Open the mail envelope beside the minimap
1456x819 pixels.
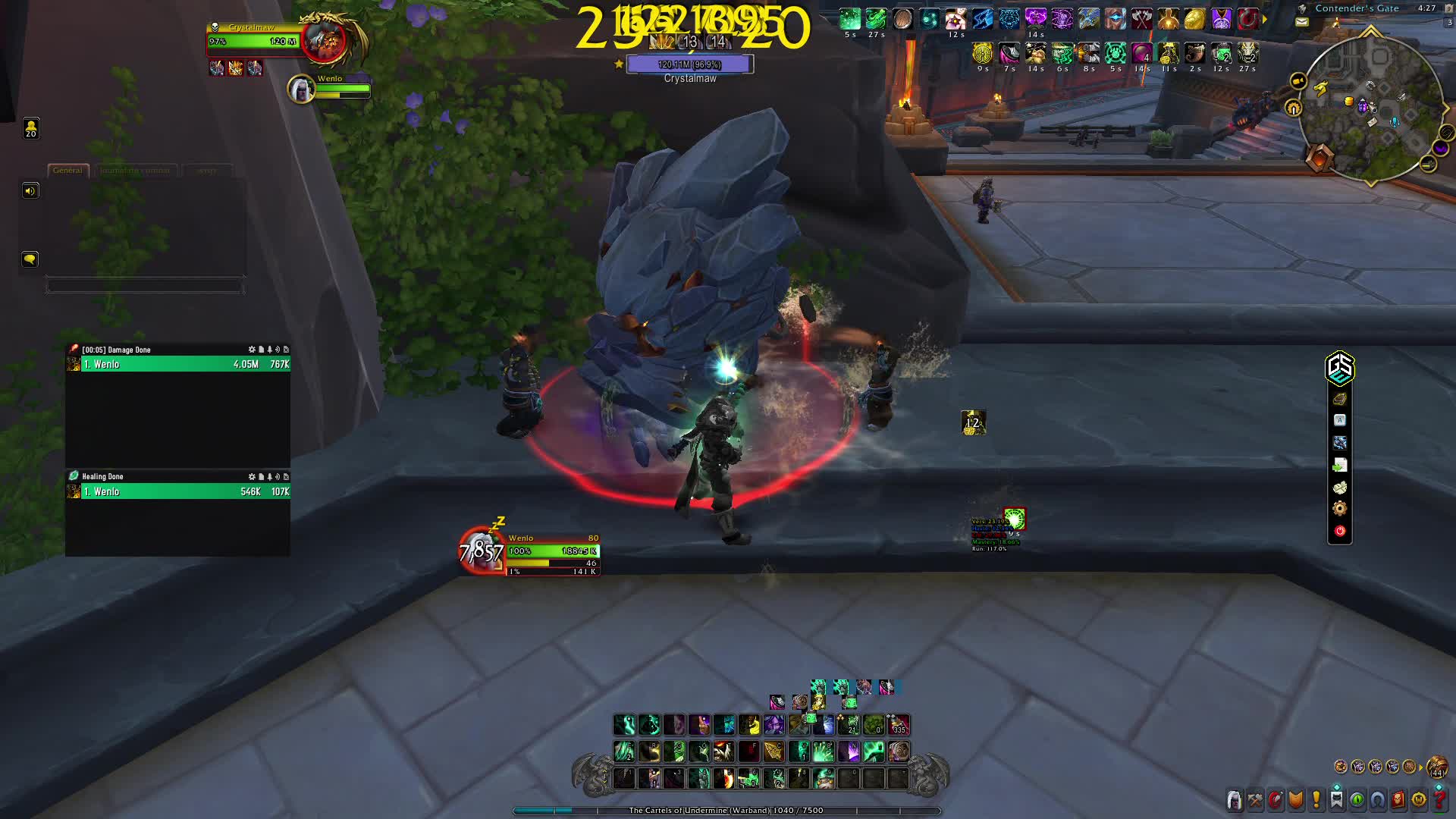1301,21
